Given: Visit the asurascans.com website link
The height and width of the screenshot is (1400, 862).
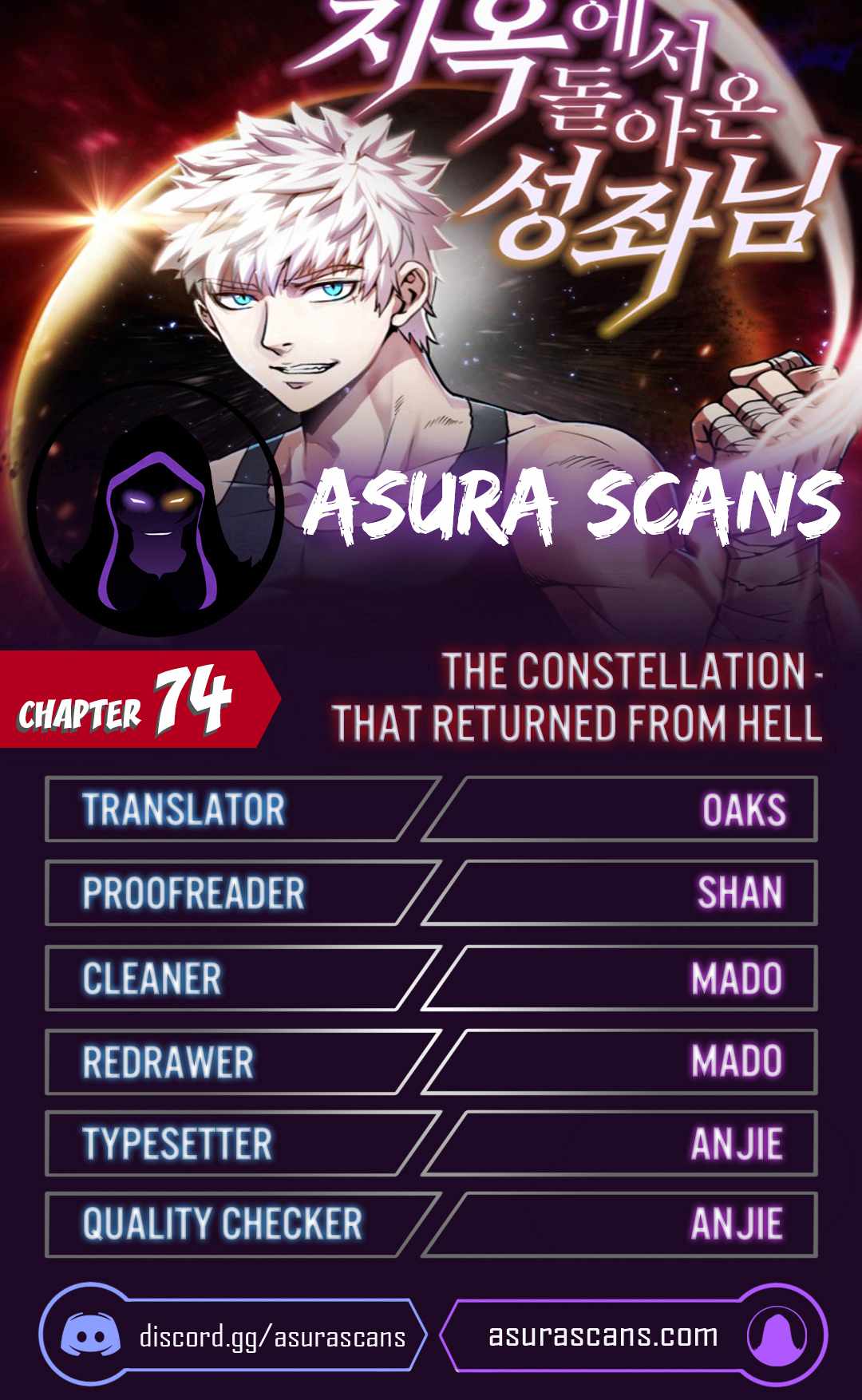Looking at the screenshot, I should tap(603, 1335).
